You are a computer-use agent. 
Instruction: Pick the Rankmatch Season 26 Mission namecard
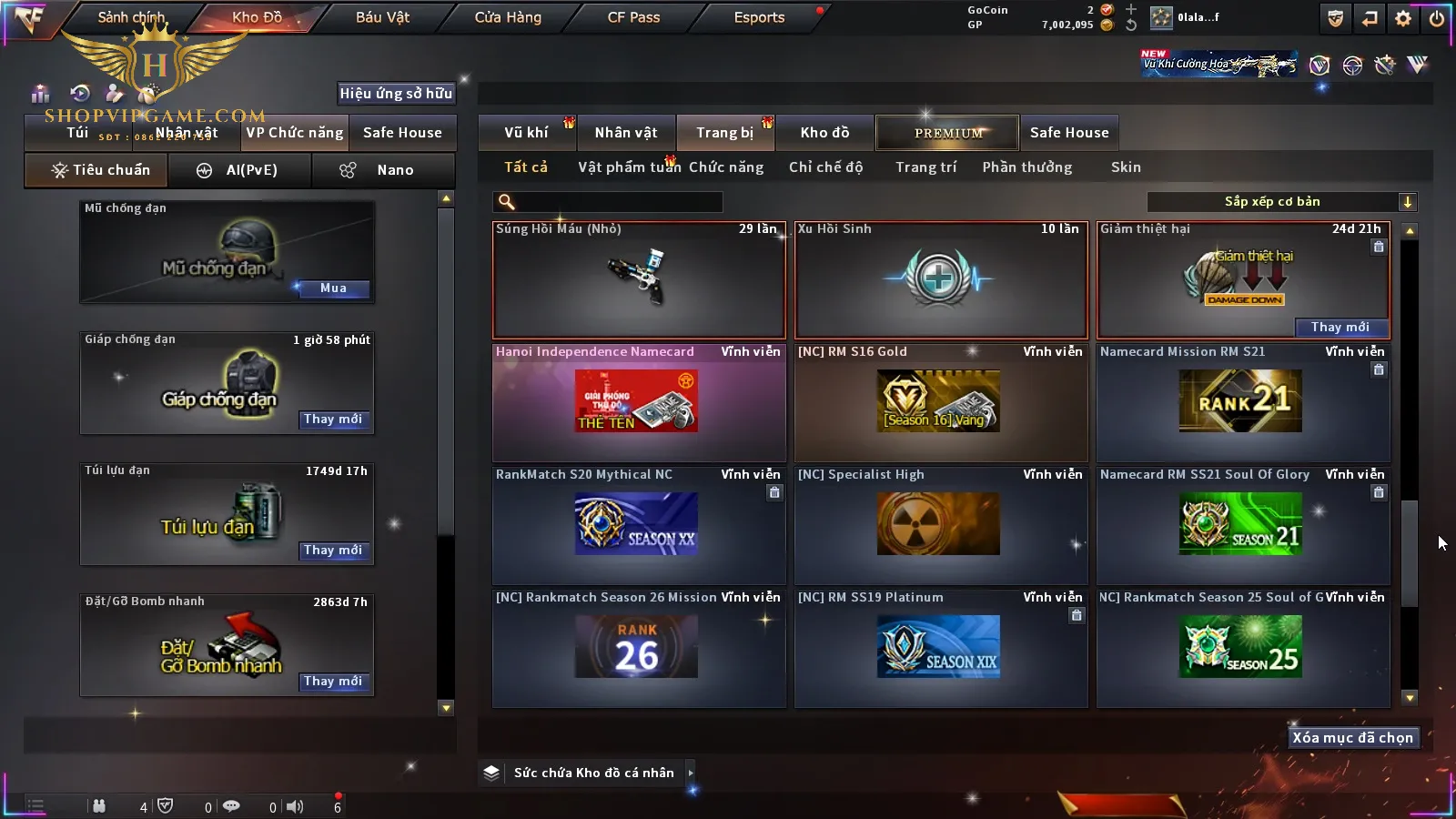(x=638, y=648)
